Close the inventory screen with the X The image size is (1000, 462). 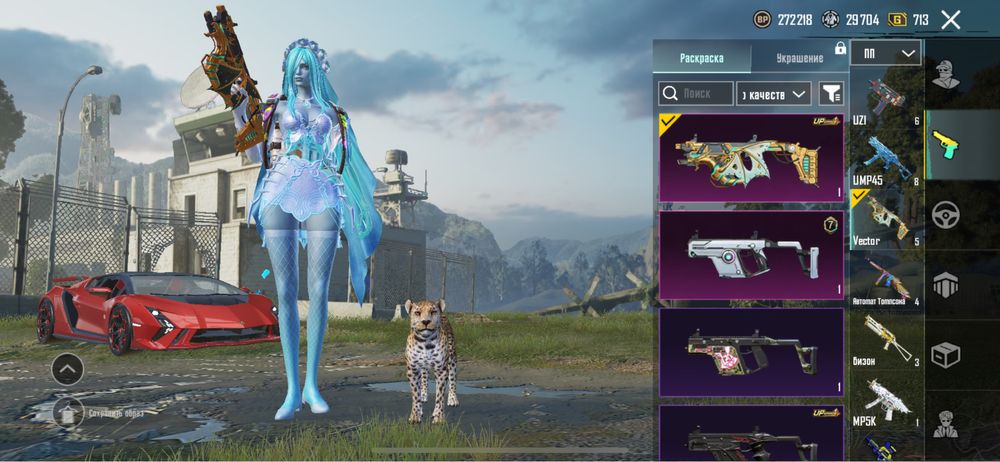pyautogui.click(x=951, y=19)
